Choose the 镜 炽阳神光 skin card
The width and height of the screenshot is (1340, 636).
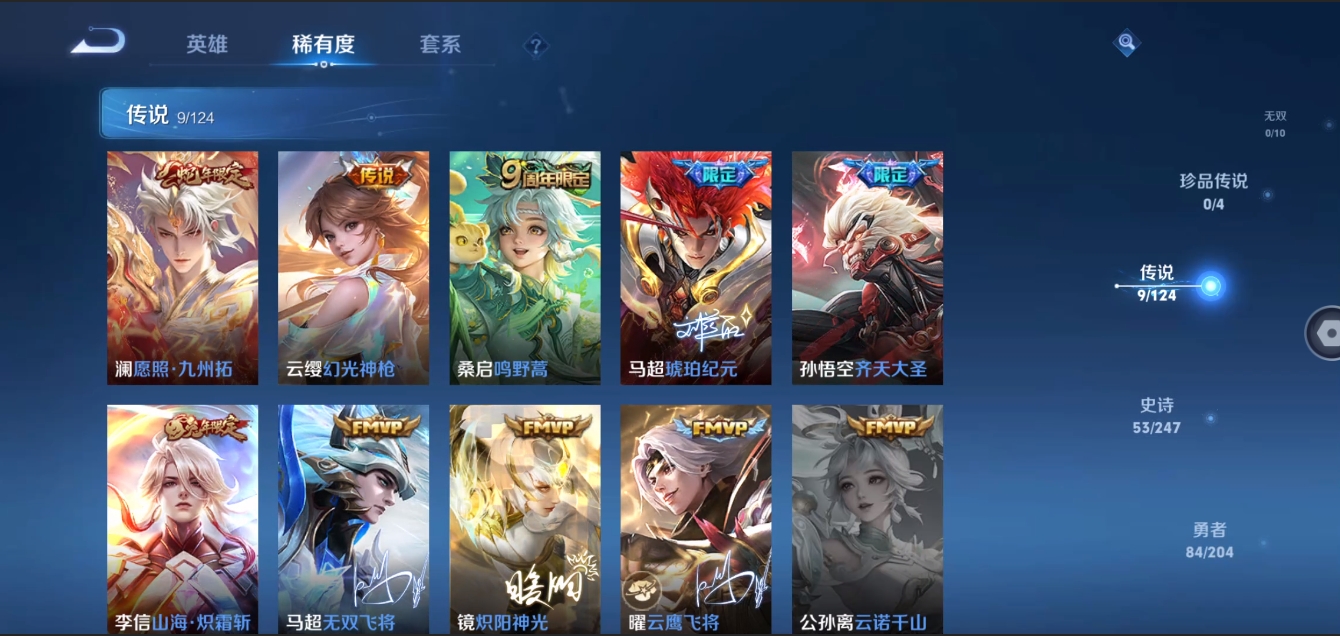[525, 518]
